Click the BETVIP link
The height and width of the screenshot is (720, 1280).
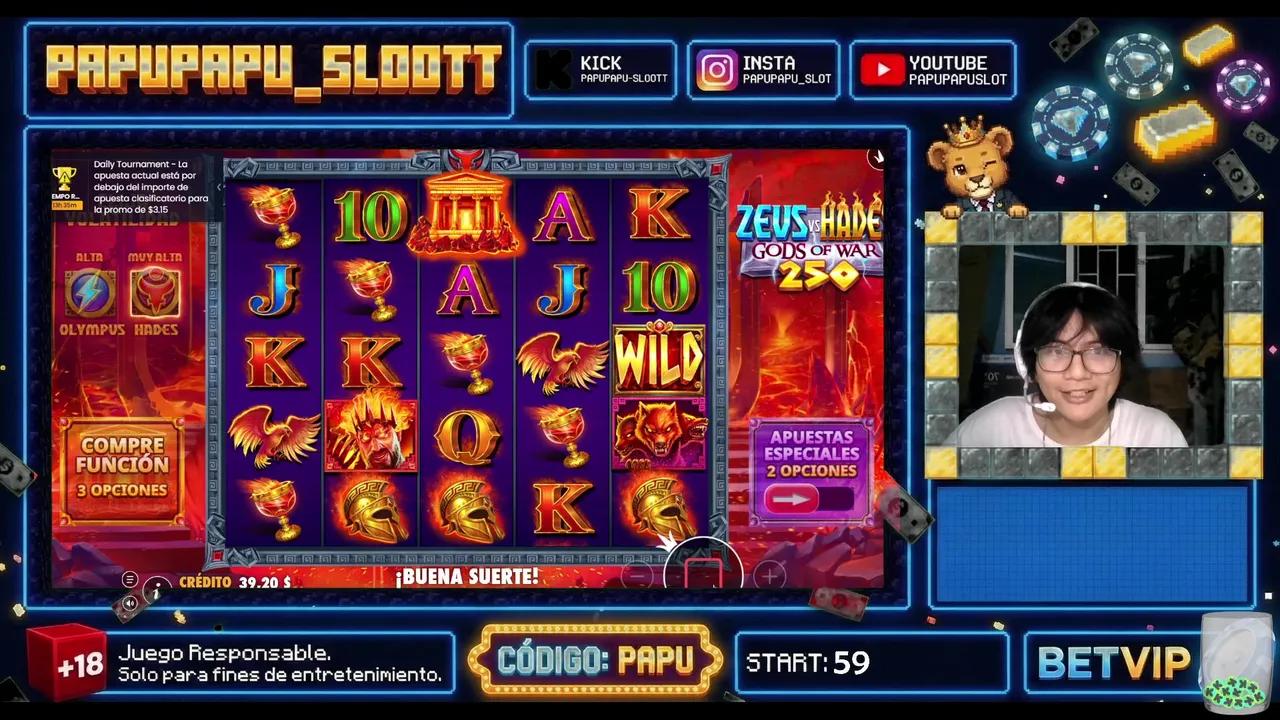pyautogui.click(x=1113, y=661)
